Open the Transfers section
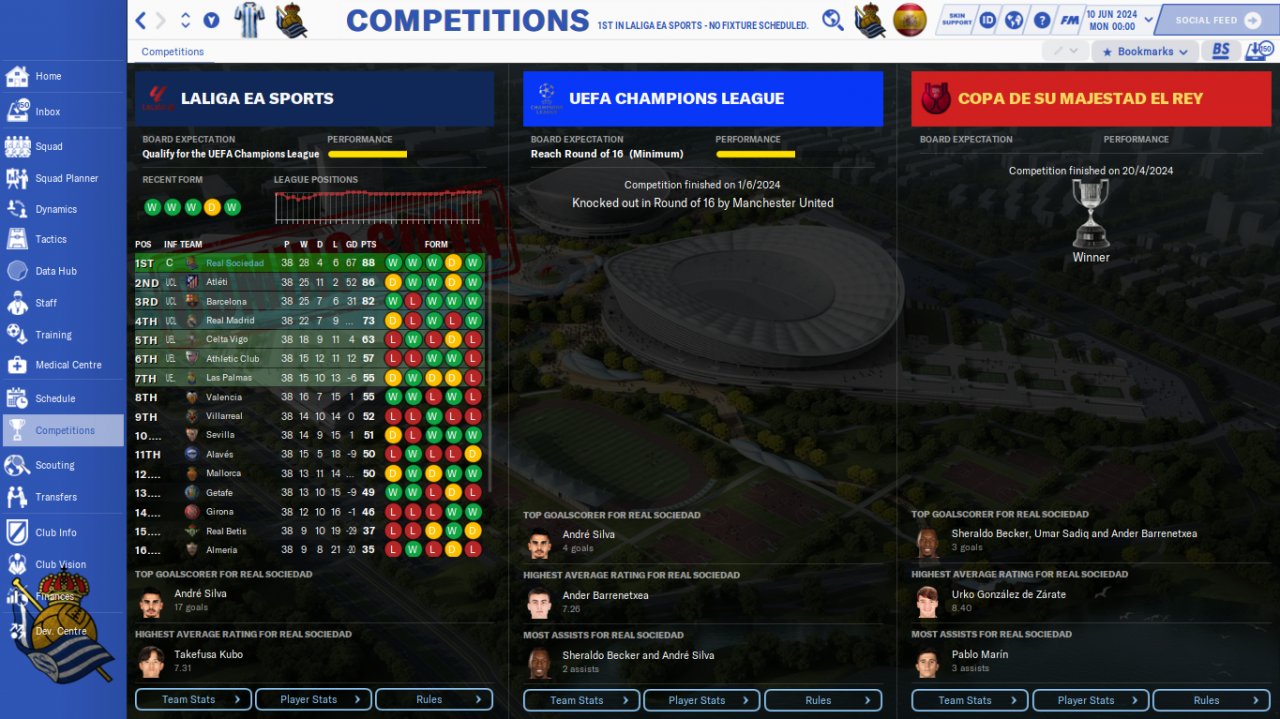Image resolution: width=1280 pixels, height=719 pixels. pyautogui.click(x=55, y=497)
